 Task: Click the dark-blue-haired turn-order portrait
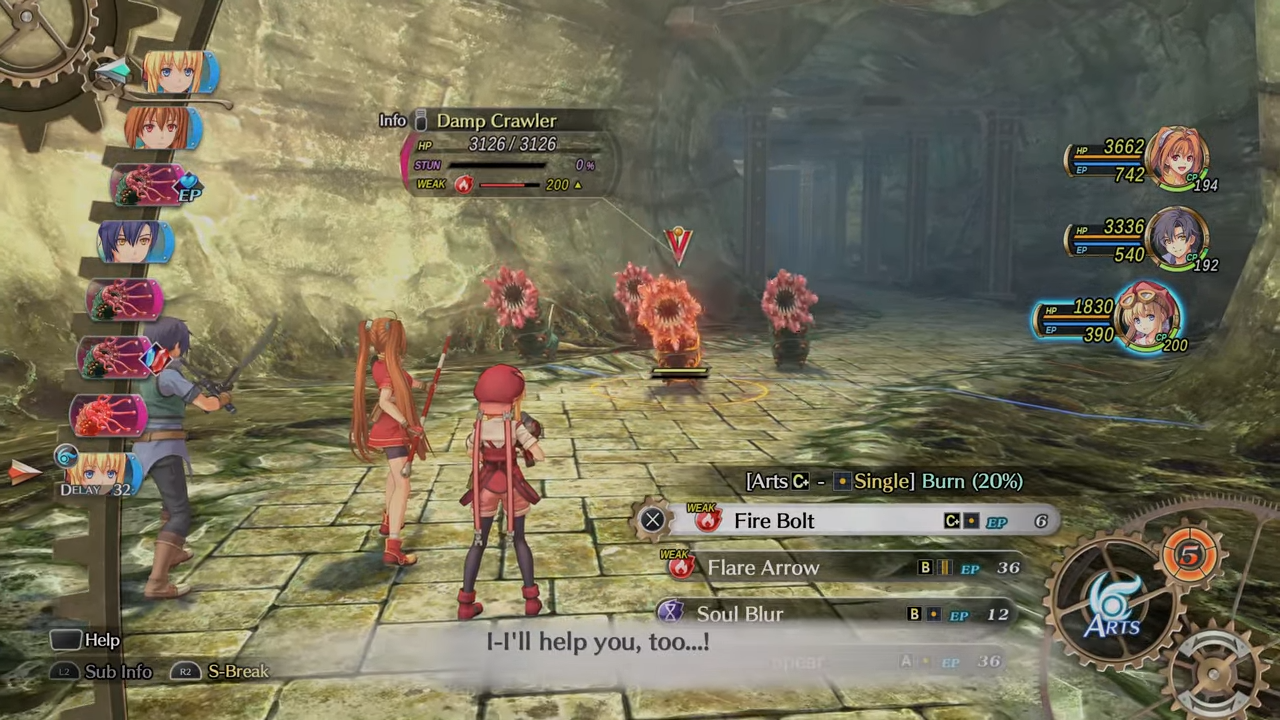click(135, 243)
